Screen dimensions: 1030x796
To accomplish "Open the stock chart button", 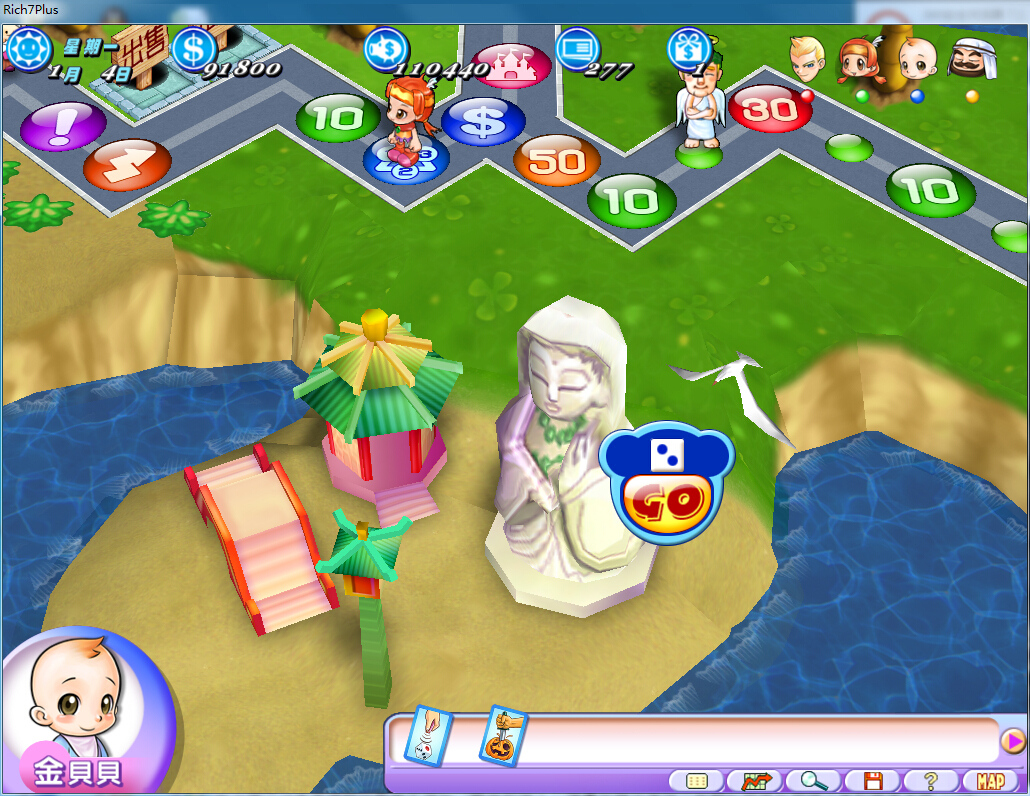I will [x=755, y=781].
